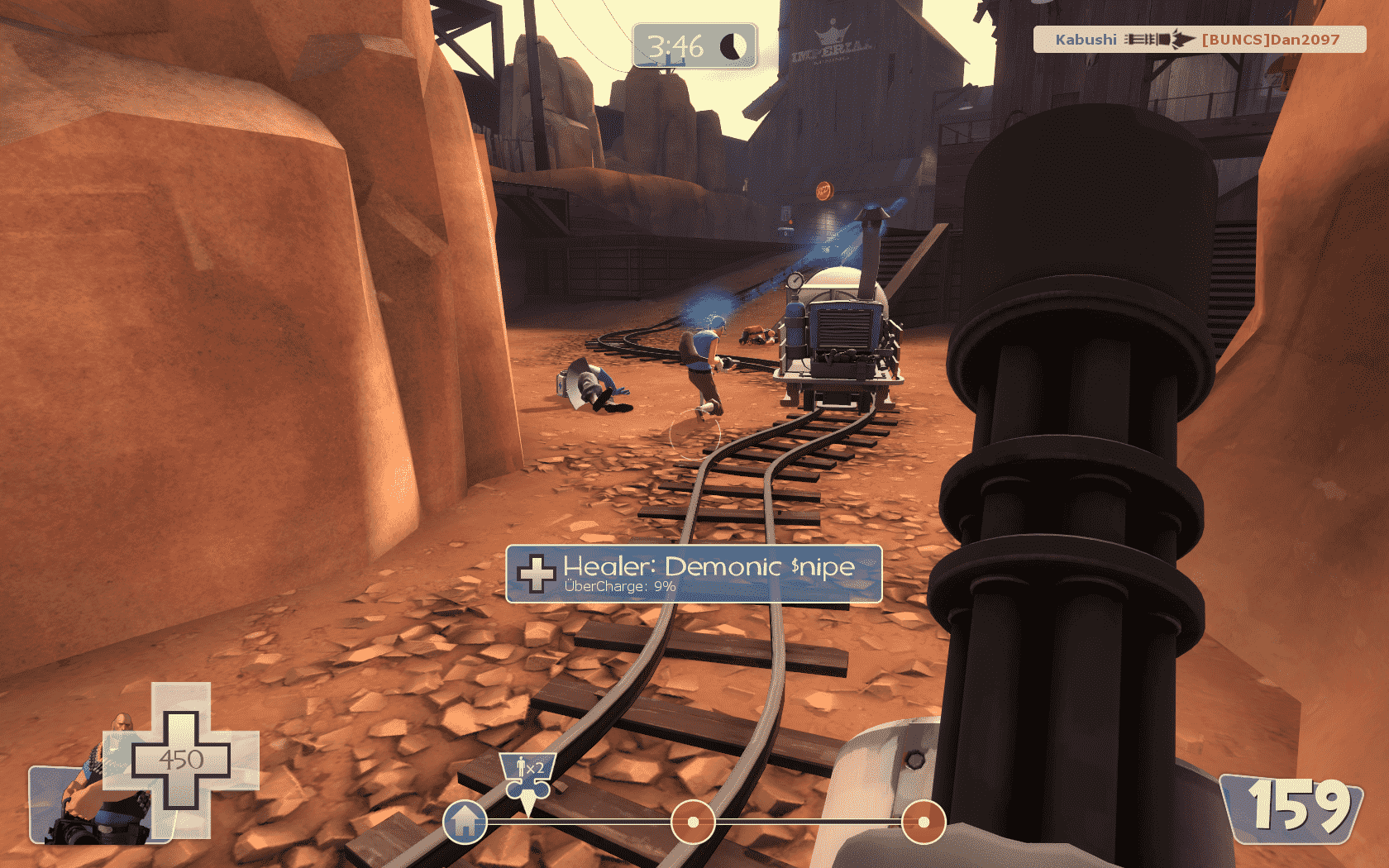
Task: Click the blue home base icon
Action: 465,822
